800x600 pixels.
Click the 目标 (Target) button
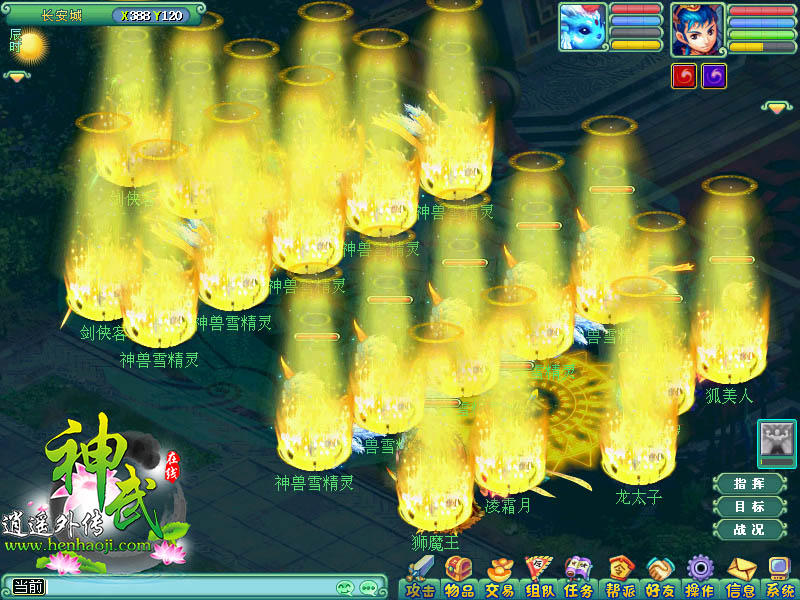749,507
